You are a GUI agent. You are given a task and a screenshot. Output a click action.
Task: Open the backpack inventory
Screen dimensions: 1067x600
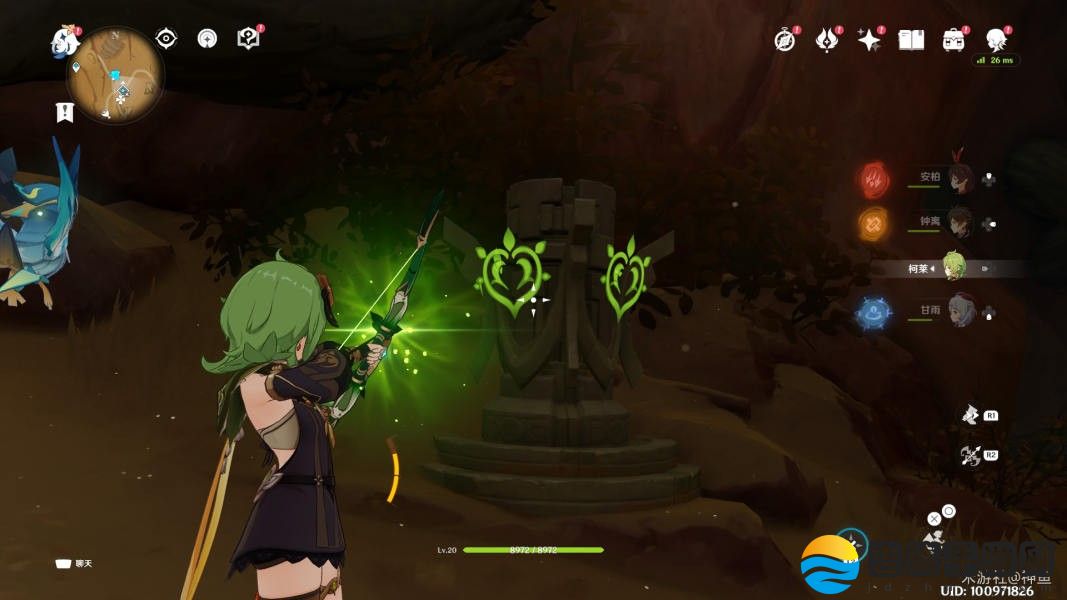click(x=953, y=40)
